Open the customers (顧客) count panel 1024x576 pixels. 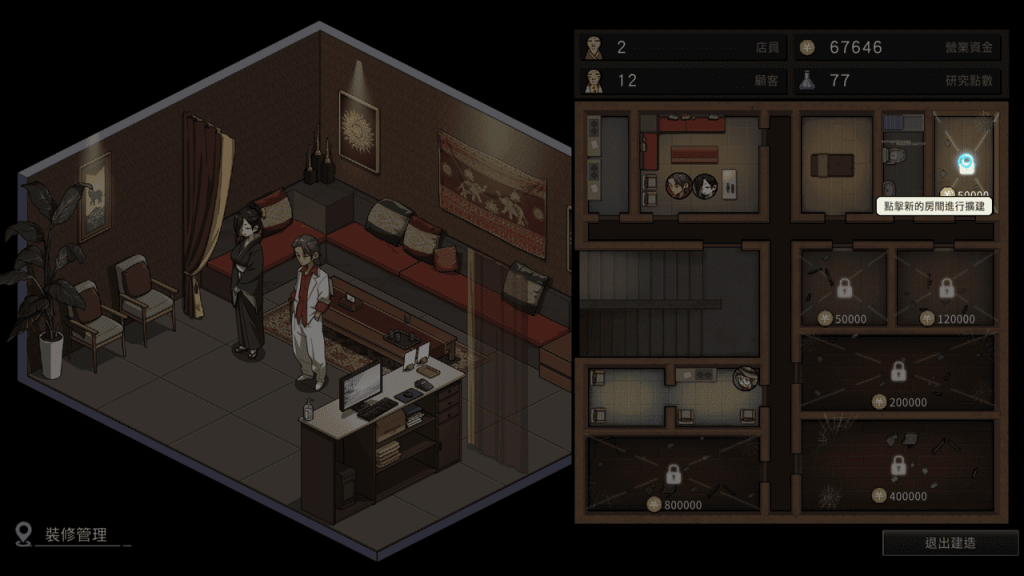coord(681,80)
